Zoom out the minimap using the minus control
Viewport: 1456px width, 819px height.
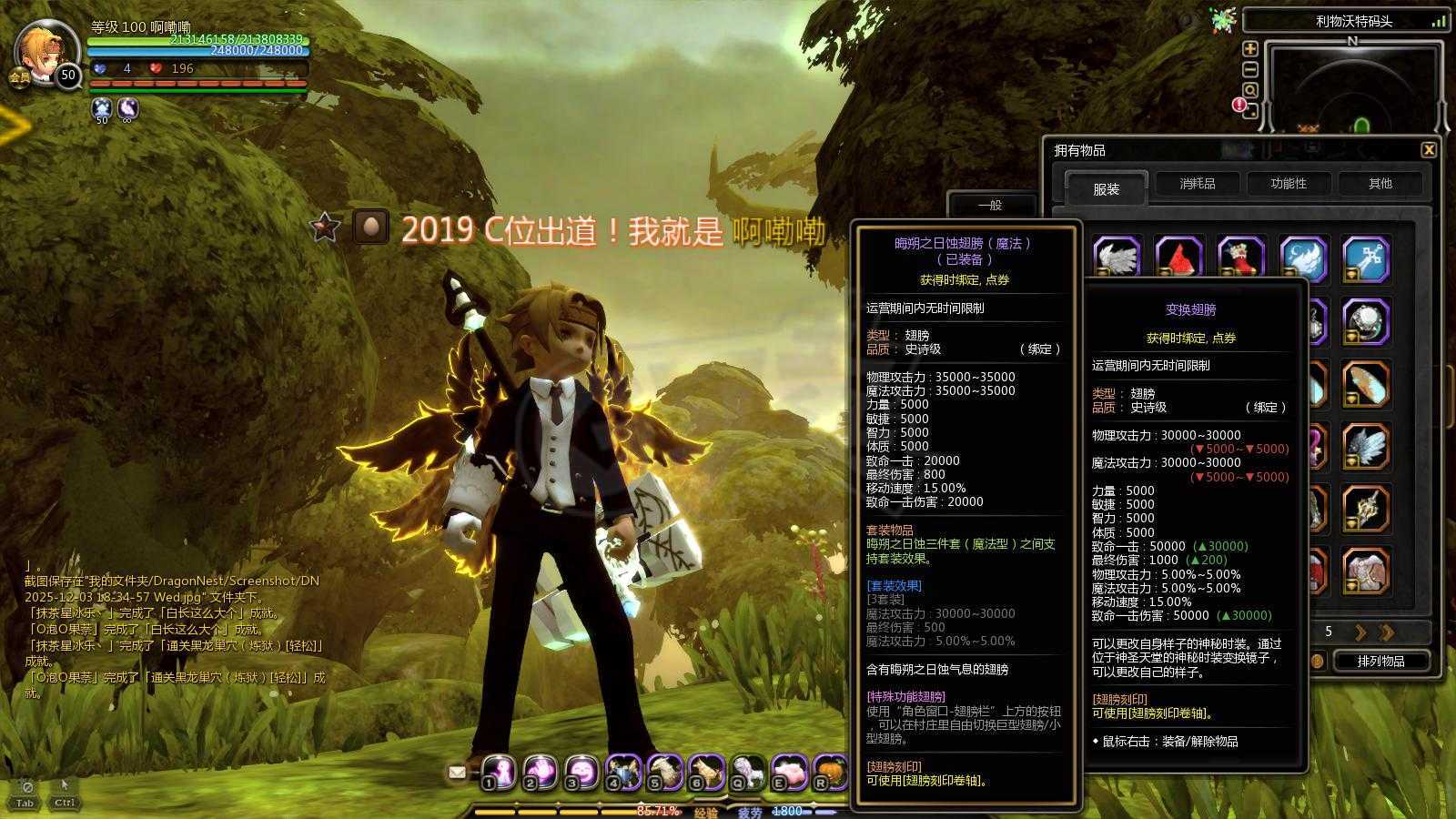click(x=1250, y=69)
